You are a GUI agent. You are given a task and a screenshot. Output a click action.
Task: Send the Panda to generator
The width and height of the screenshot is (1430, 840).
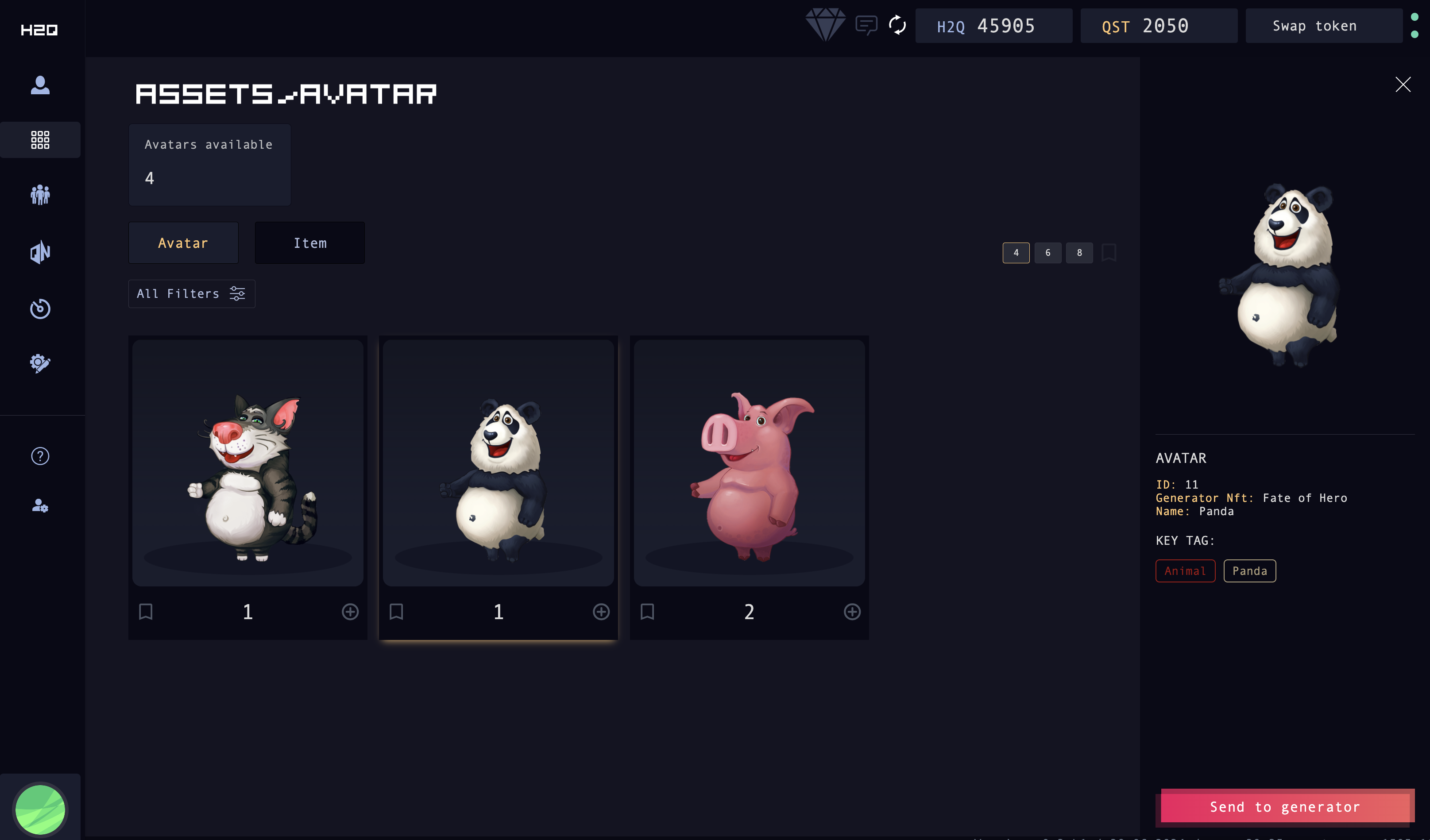1285,806
